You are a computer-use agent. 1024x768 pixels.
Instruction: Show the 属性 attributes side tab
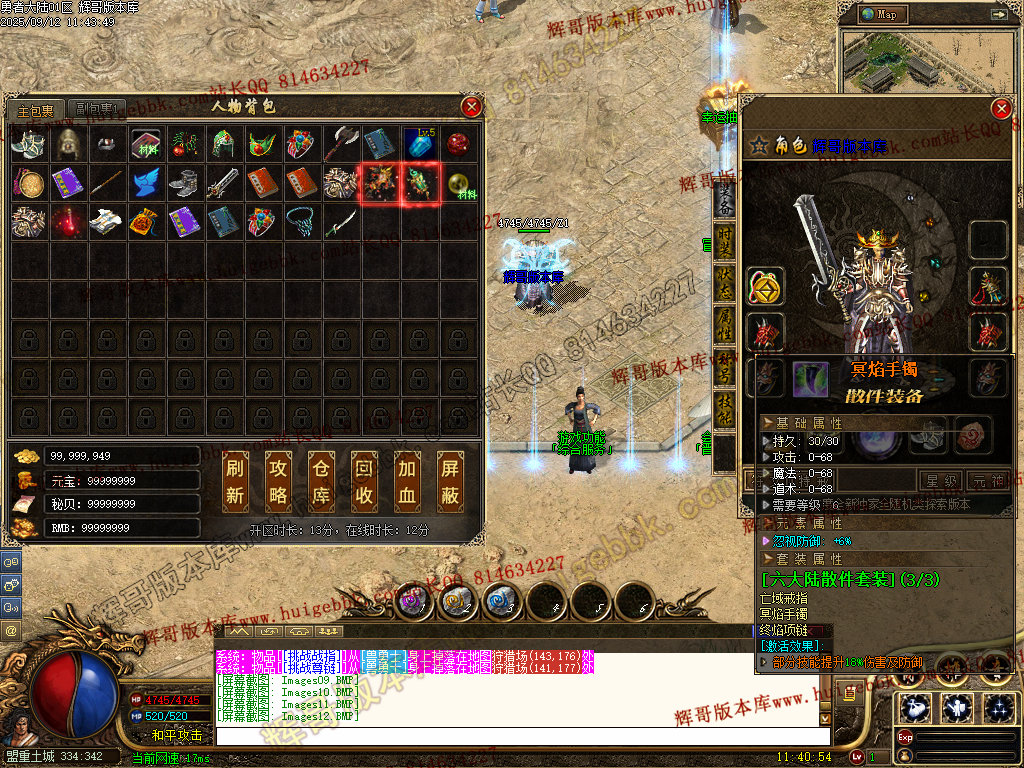click(x=722, y=327)
